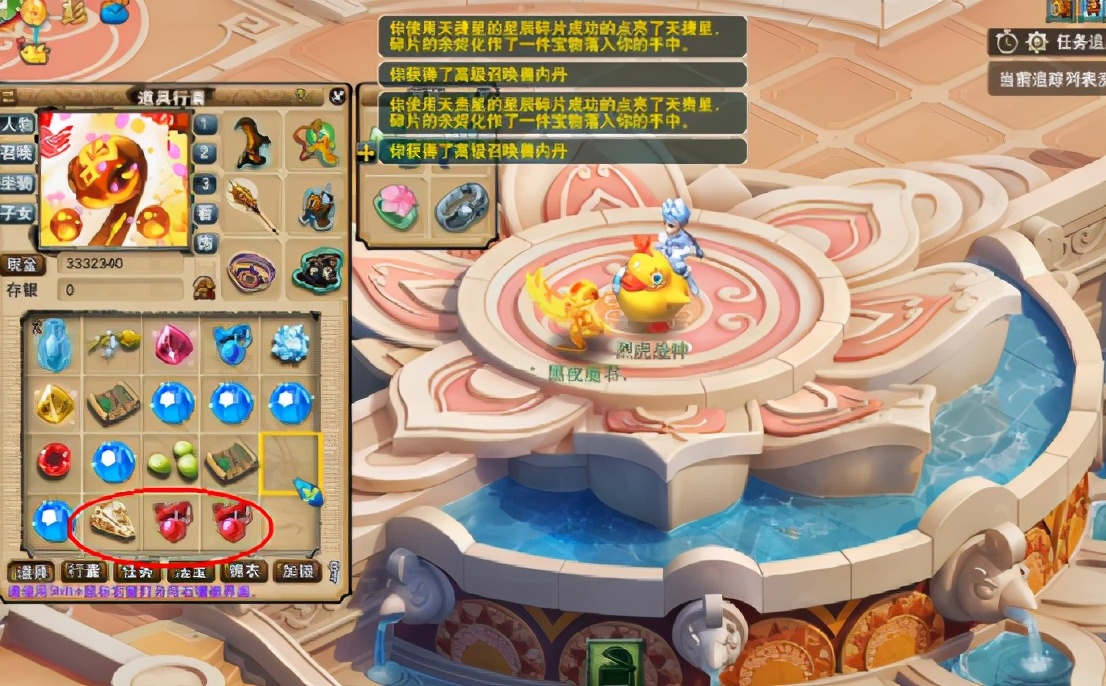Viewport: 1106px width, 686px height.
Task: Switch to the 任务 quest items tab
Action: point(137,572)
